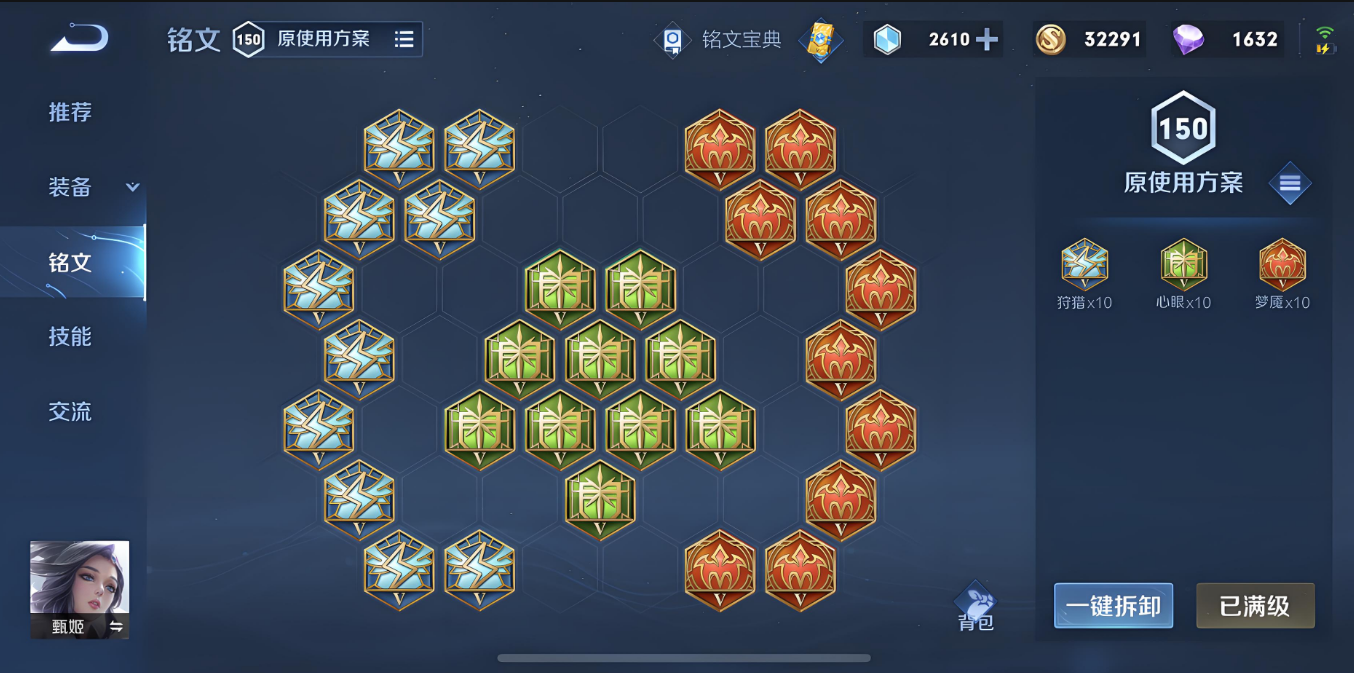Select the 心眼 x10 rune summary icon
Image resolution: width=1354 pixels, height=673 pixels.
tap(1183, 265)
